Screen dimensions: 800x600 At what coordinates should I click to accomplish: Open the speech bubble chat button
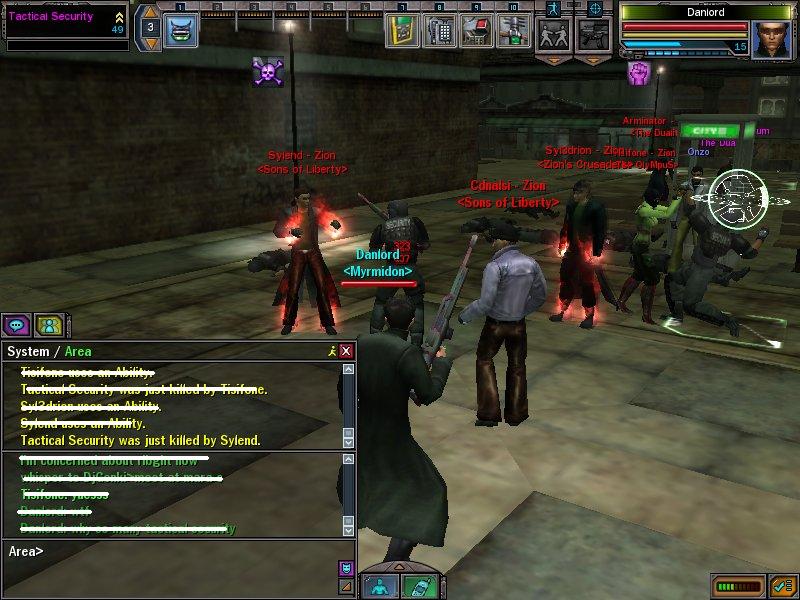coord(15,324)
